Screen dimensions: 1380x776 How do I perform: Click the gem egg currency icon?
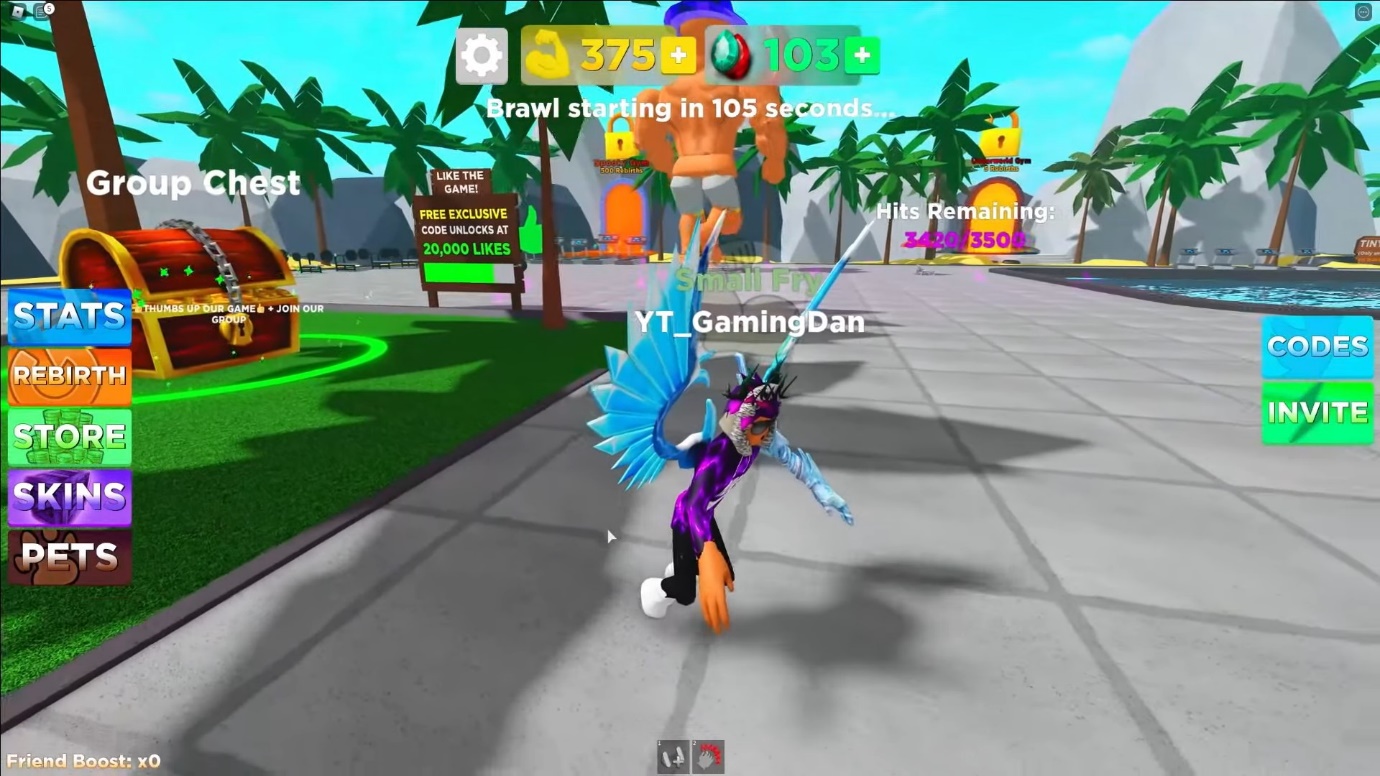point(733,55)
